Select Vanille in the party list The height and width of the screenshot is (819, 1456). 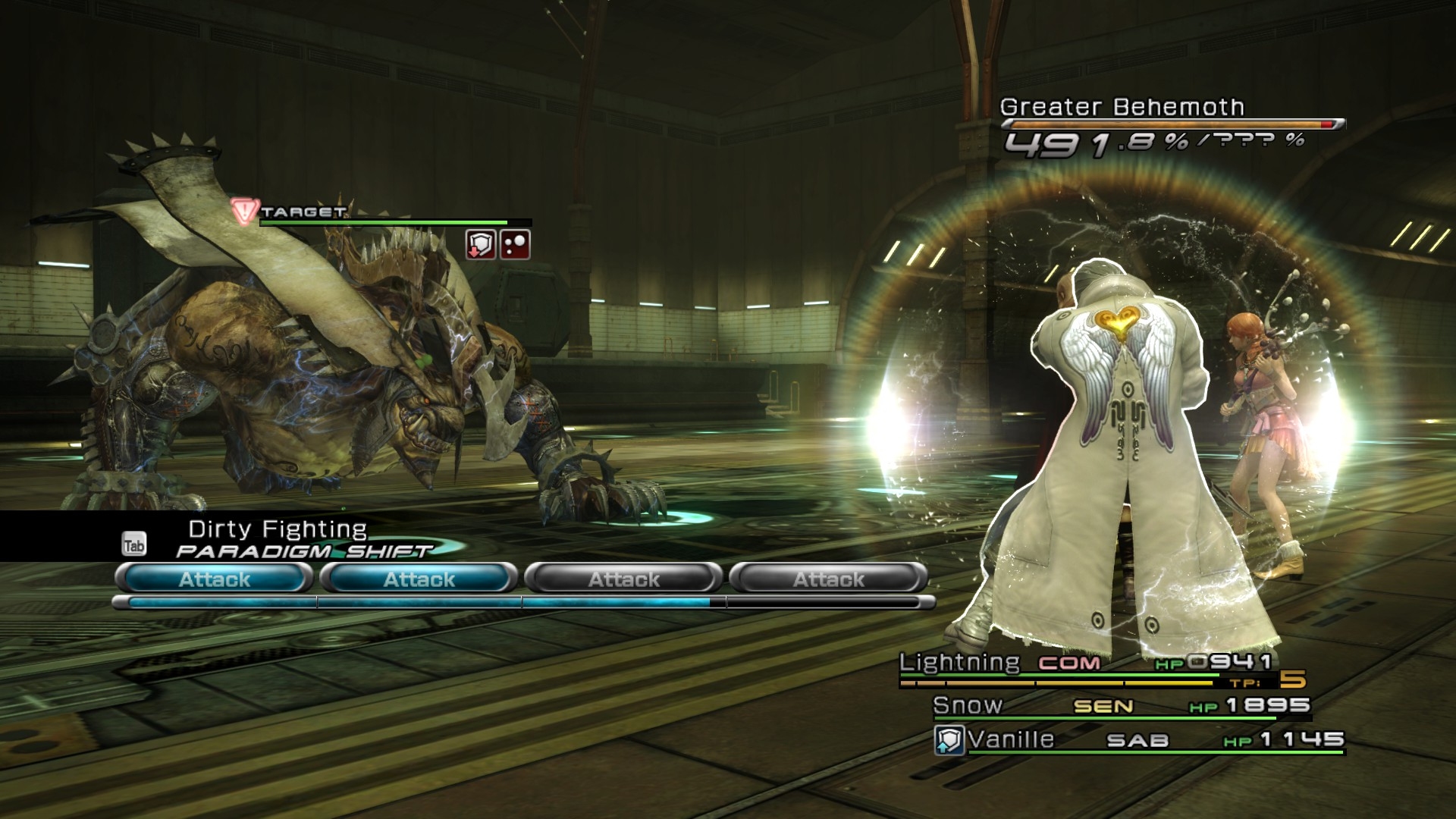[x=1011, y=739]
